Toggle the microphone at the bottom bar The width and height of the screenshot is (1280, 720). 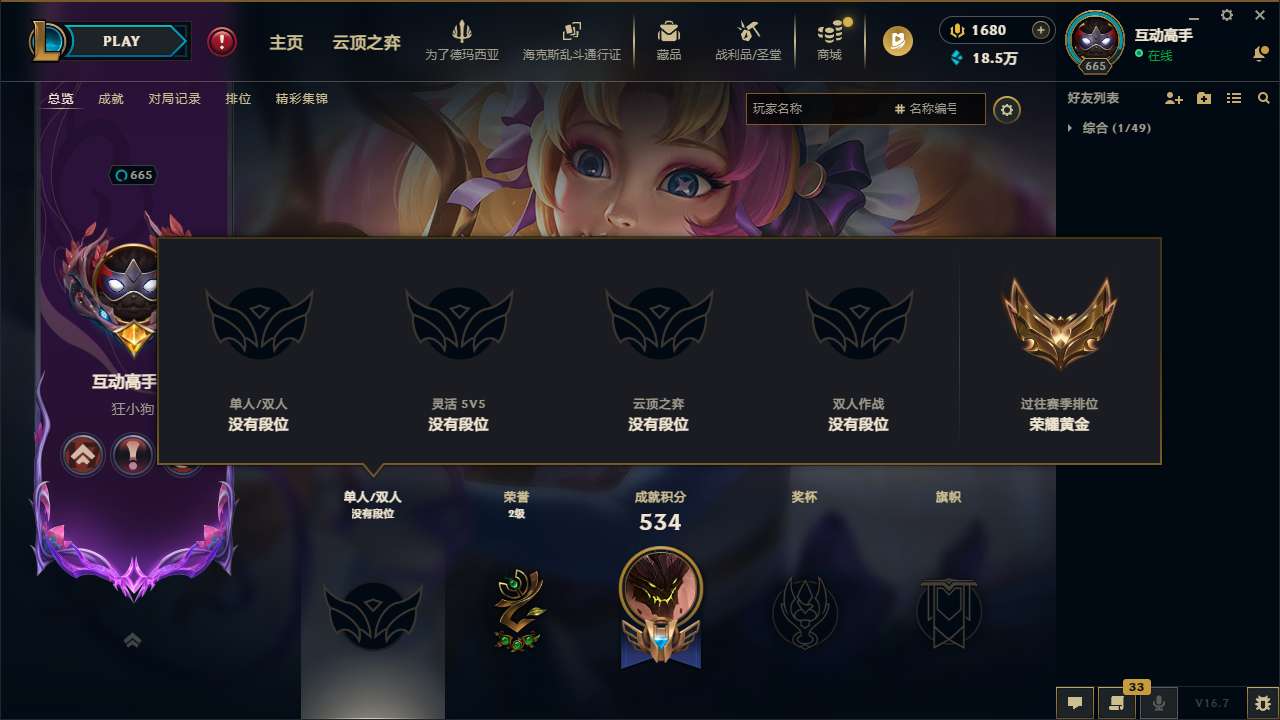[x=1159, y=703]
